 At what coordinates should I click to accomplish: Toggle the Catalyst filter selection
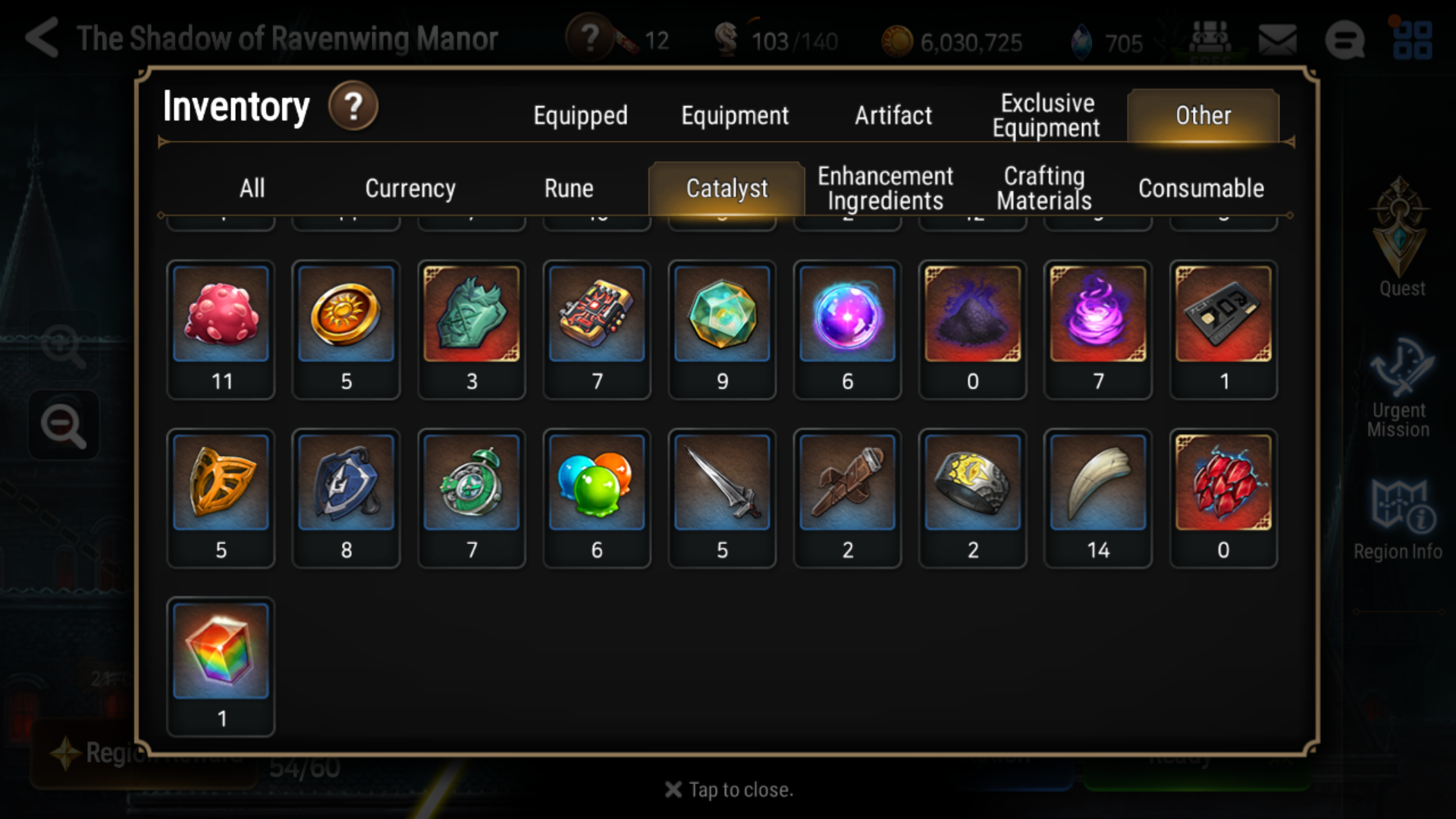point(726,188)
